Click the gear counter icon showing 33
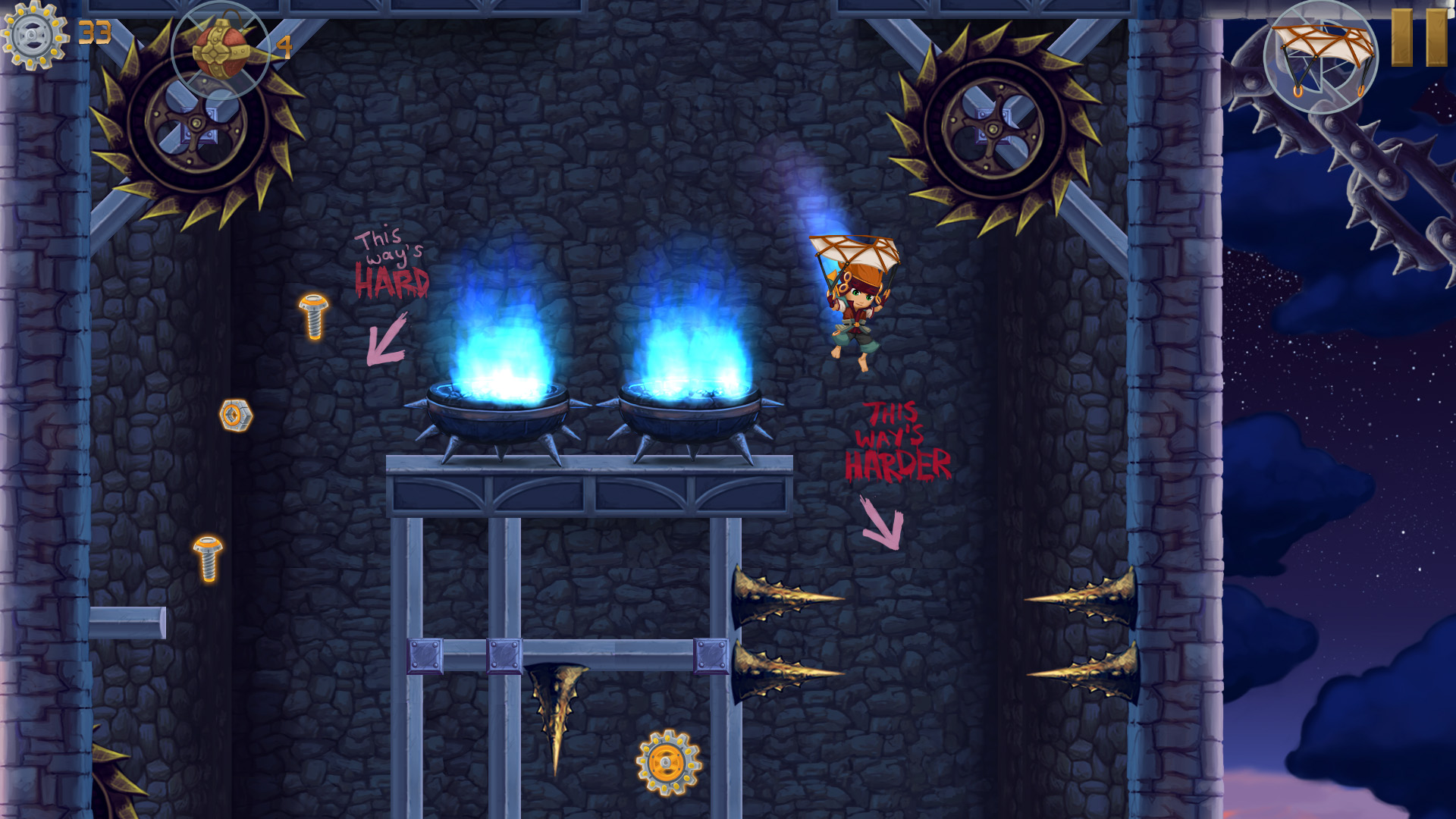Image resolution: width=1456 pixels, height=819 pixels. click(x=32, y=34)
